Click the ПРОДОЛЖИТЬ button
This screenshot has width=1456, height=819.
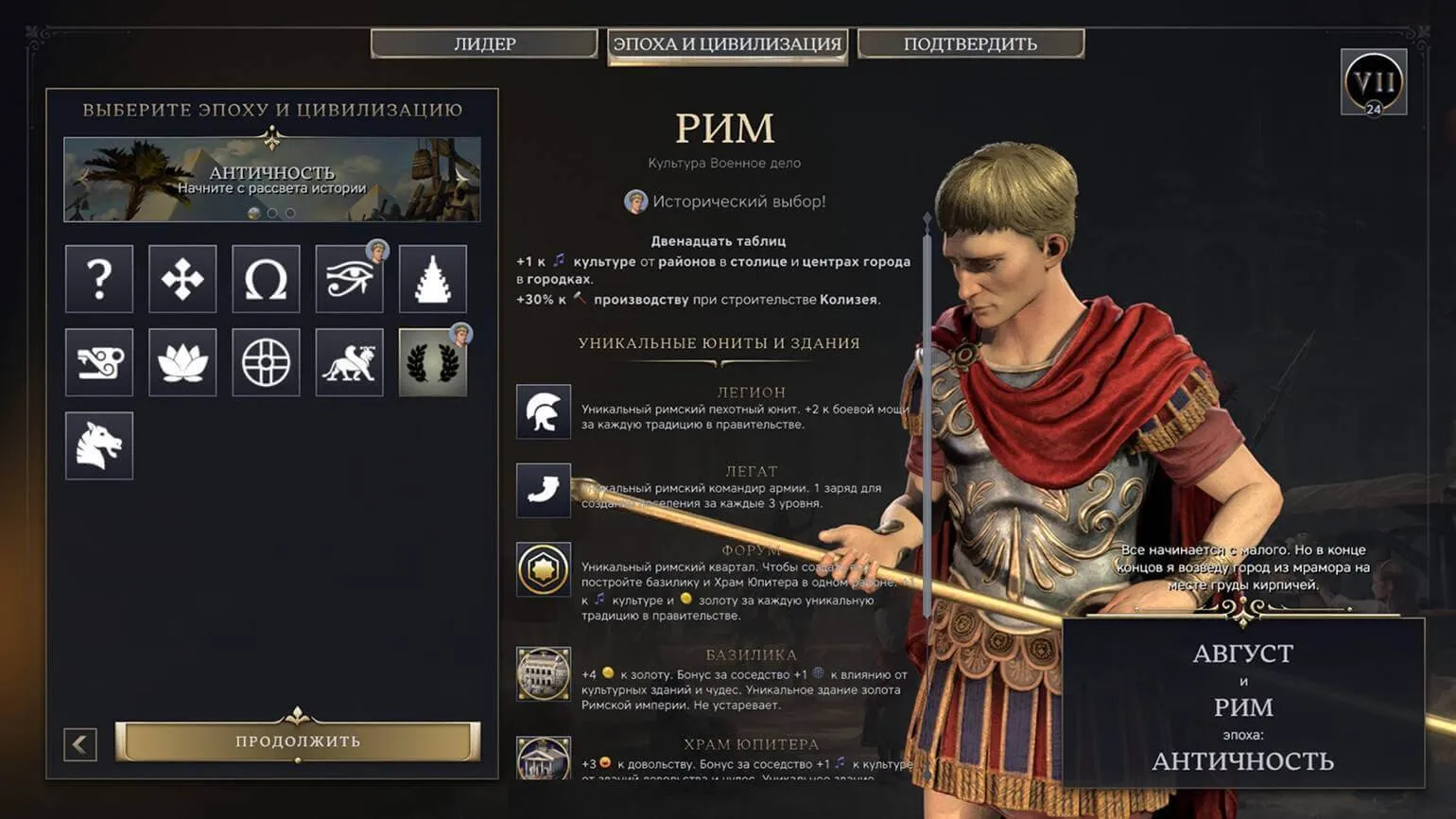point(298,741)
